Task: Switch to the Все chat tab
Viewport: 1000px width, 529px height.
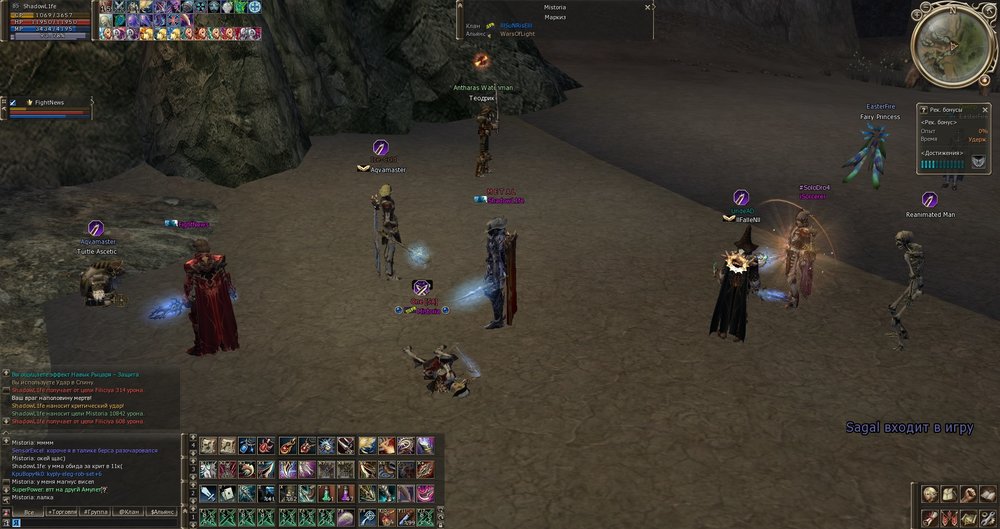Action: click(x=27, y=512)
